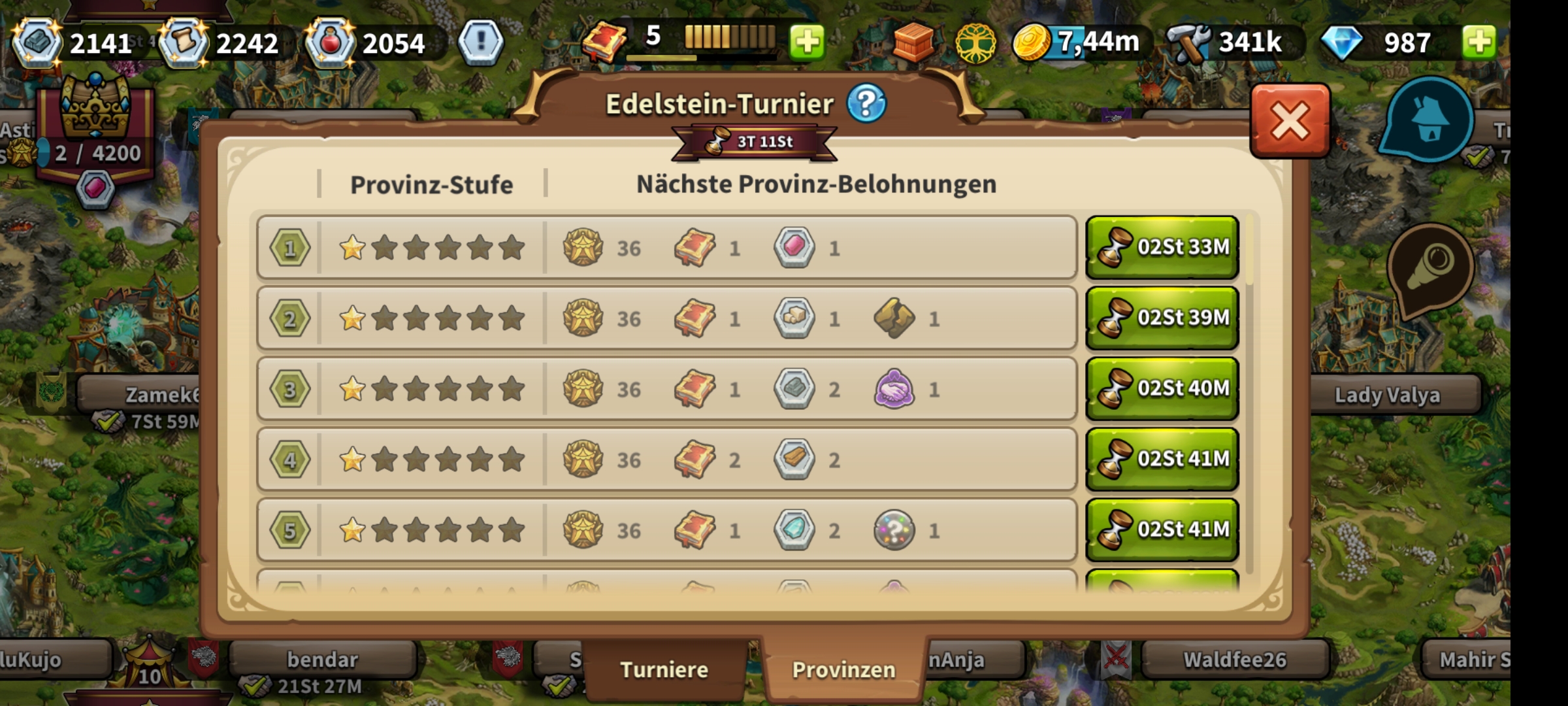Tap the 02St 33M timer button
The image size is (1568, 706).
1162,247
